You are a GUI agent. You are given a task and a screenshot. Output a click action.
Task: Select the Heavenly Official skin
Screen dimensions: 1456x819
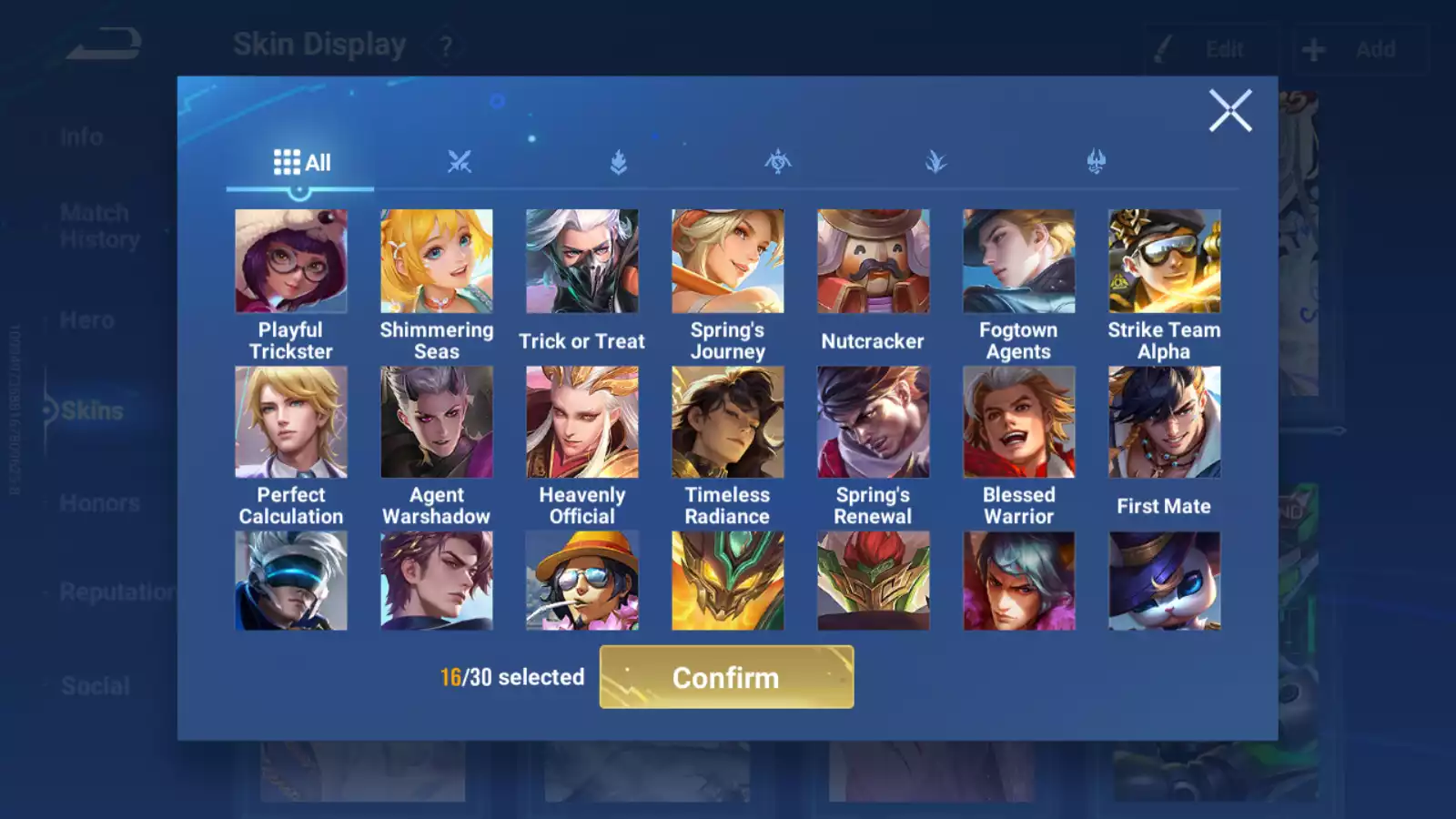pos(581,422)
